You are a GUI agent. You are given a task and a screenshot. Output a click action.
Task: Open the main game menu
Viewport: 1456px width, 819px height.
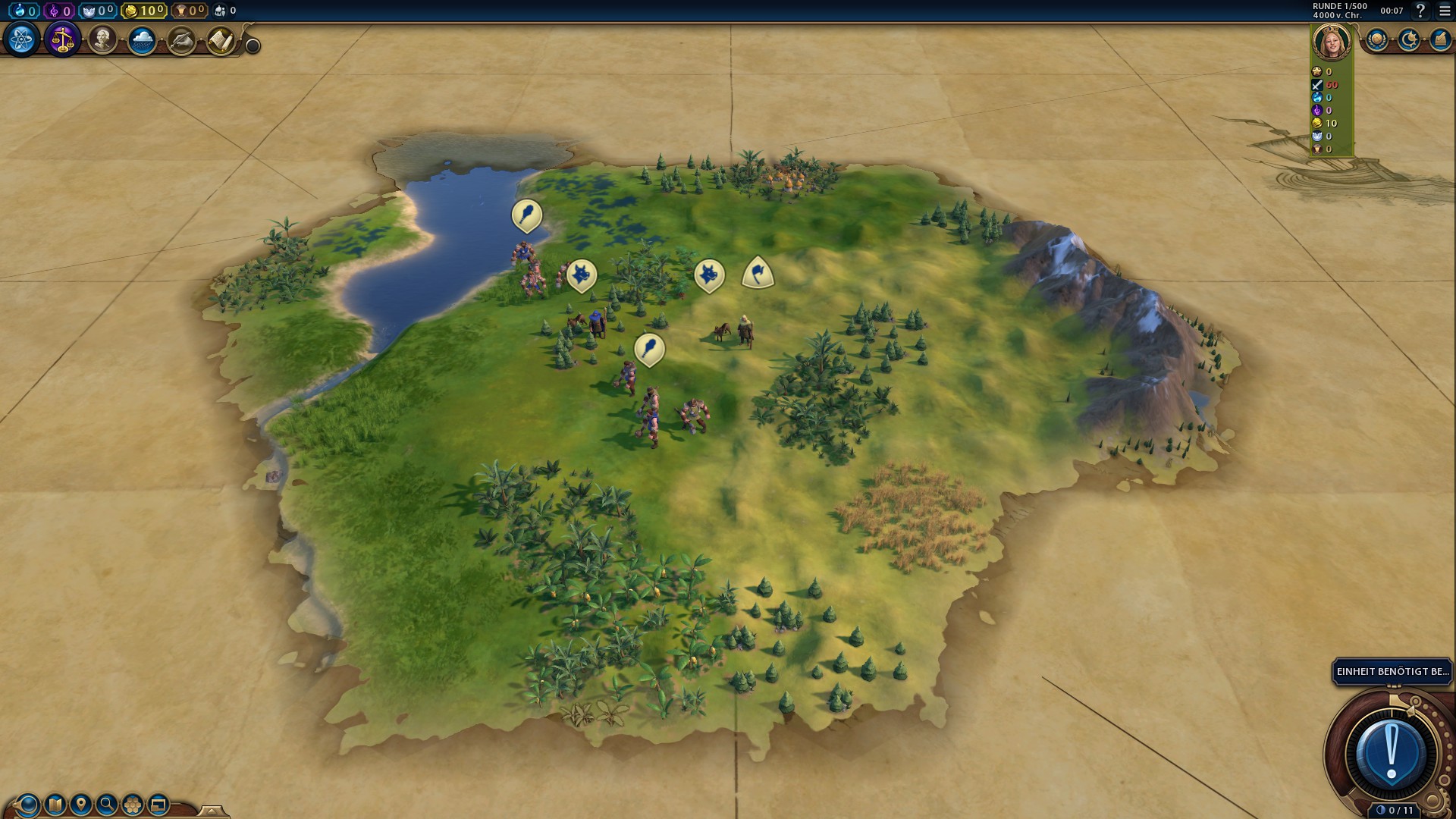click(1445, 11)
